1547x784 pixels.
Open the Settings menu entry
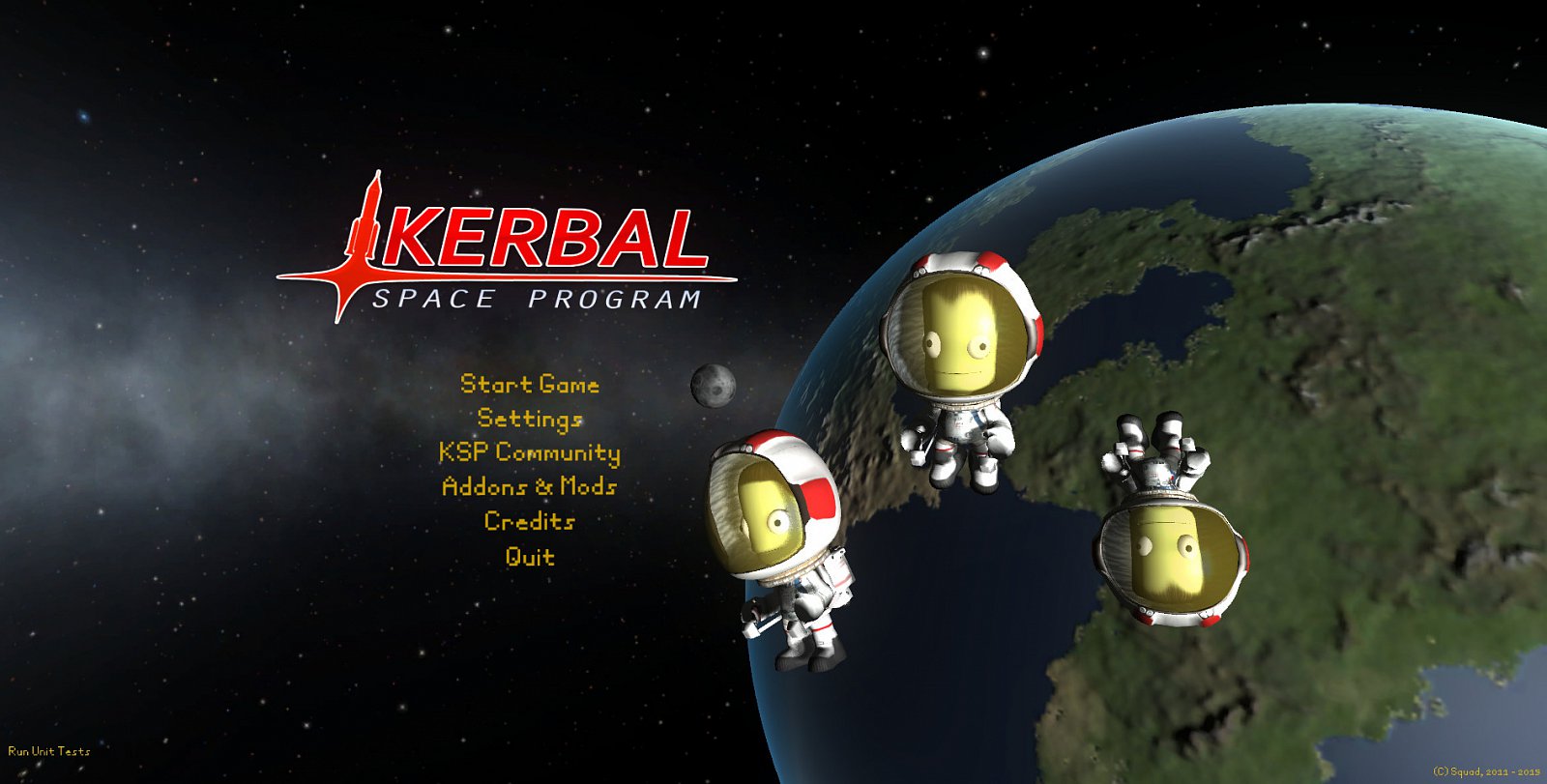pyautogui.click(x=530, y=420)
